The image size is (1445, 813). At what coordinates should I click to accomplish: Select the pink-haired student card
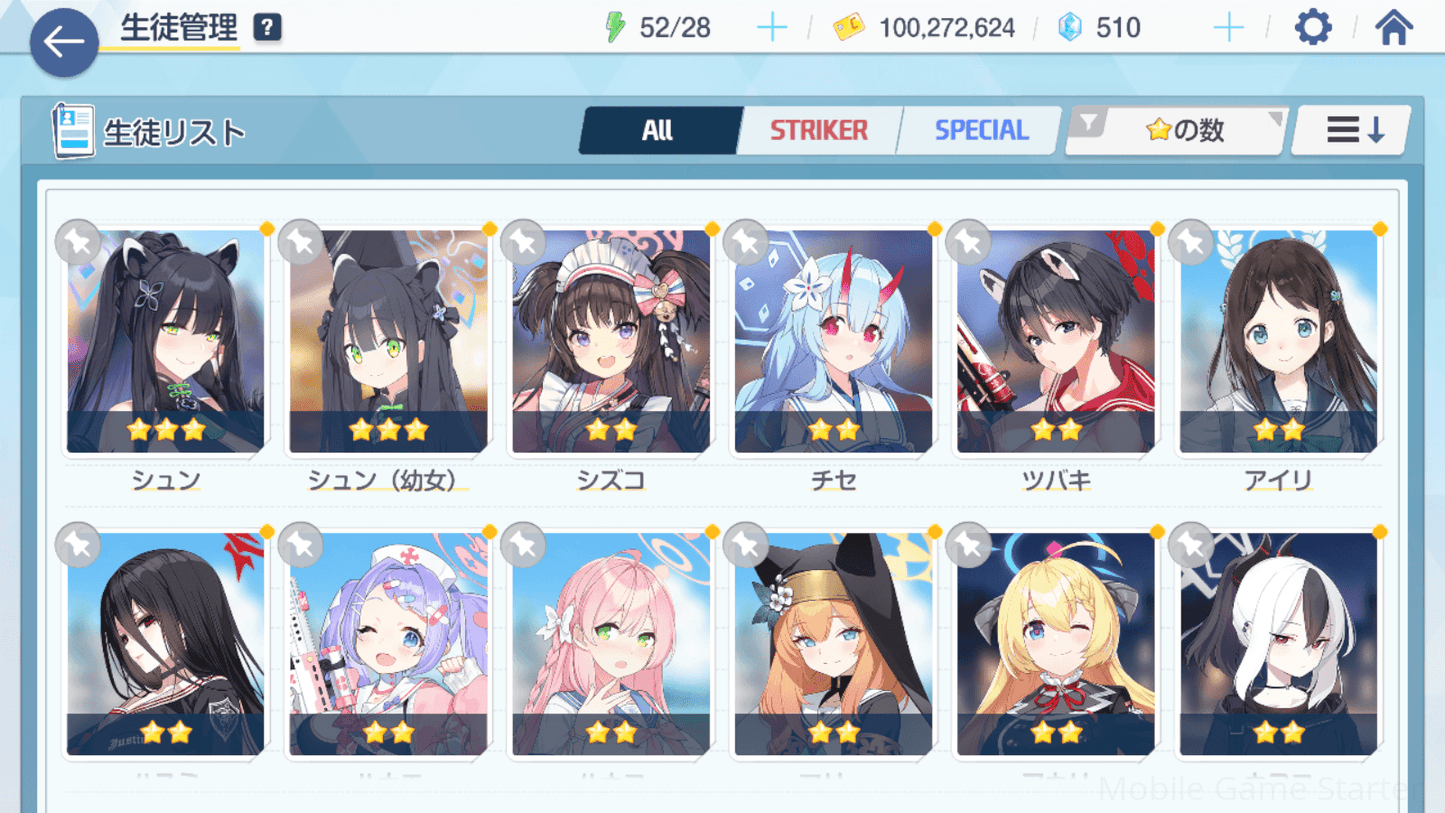click(611, 645)
